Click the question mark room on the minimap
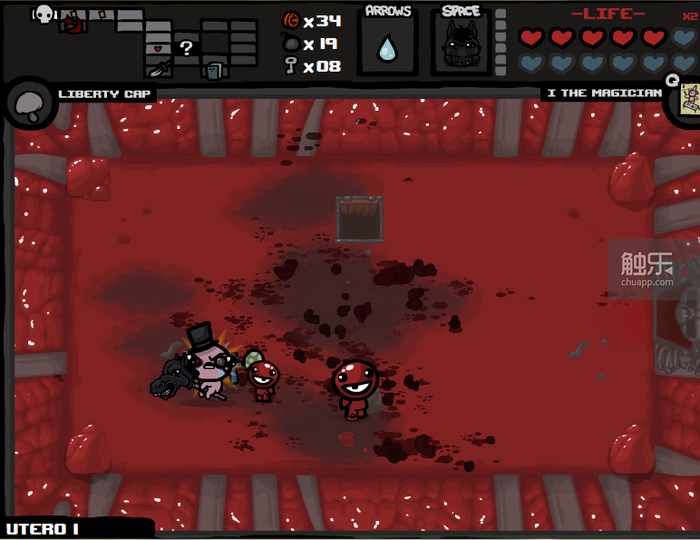 pyautogui.click(x=186, y=47)
